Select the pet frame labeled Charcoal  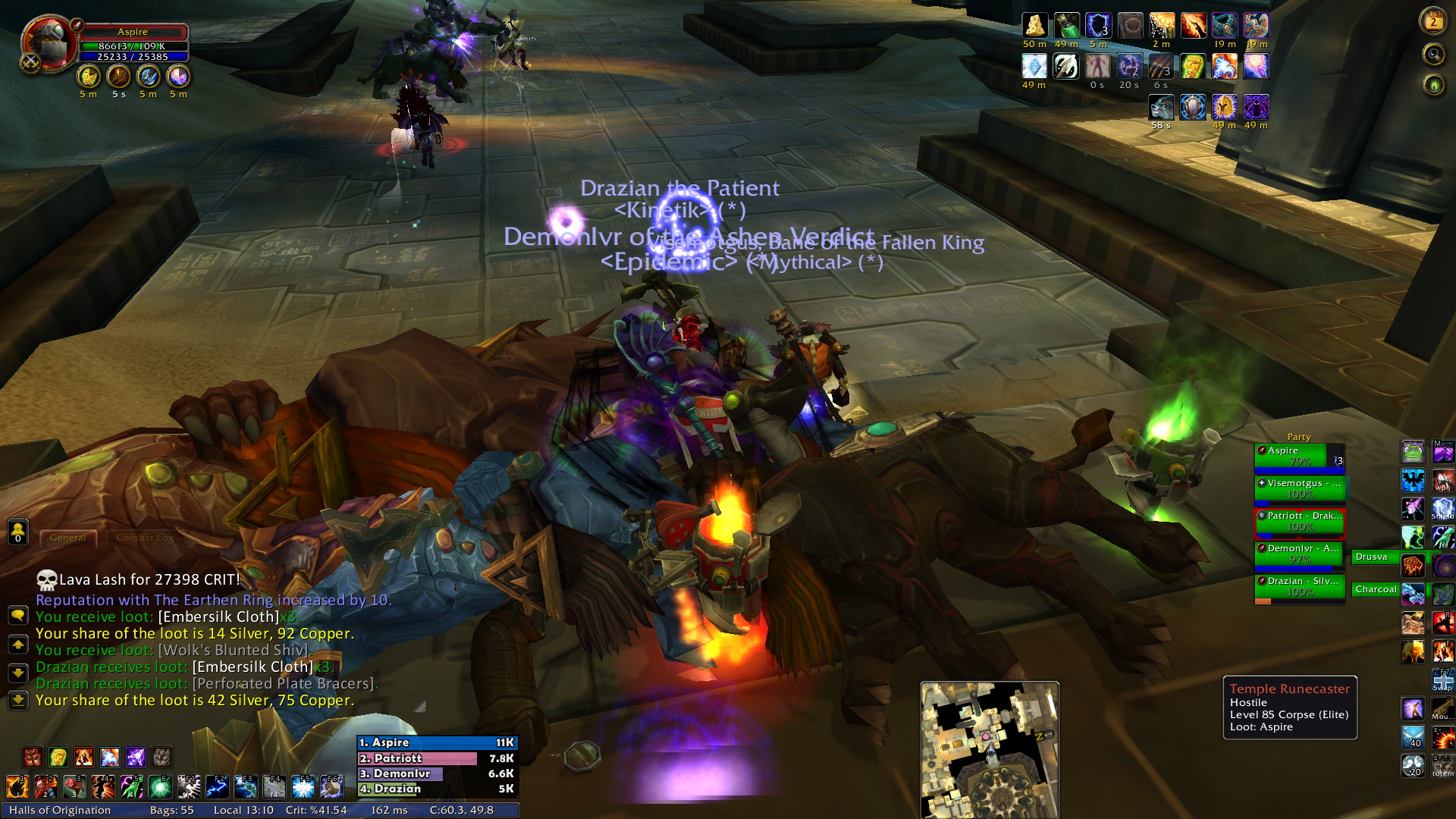tap(1376, 589)
